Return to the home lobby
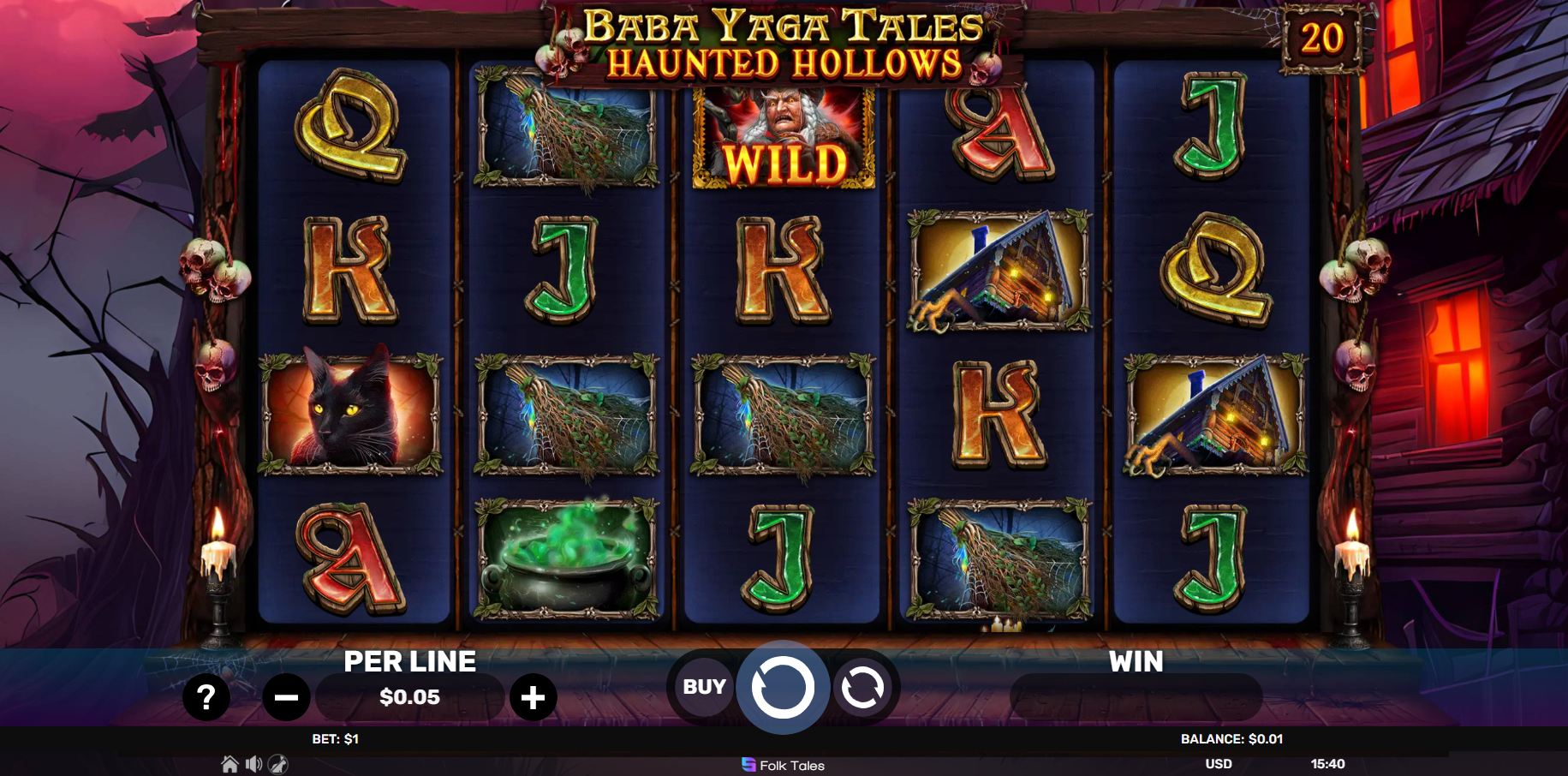The height and width of the screenshot is (776, 1568). (x=230, y=764)
